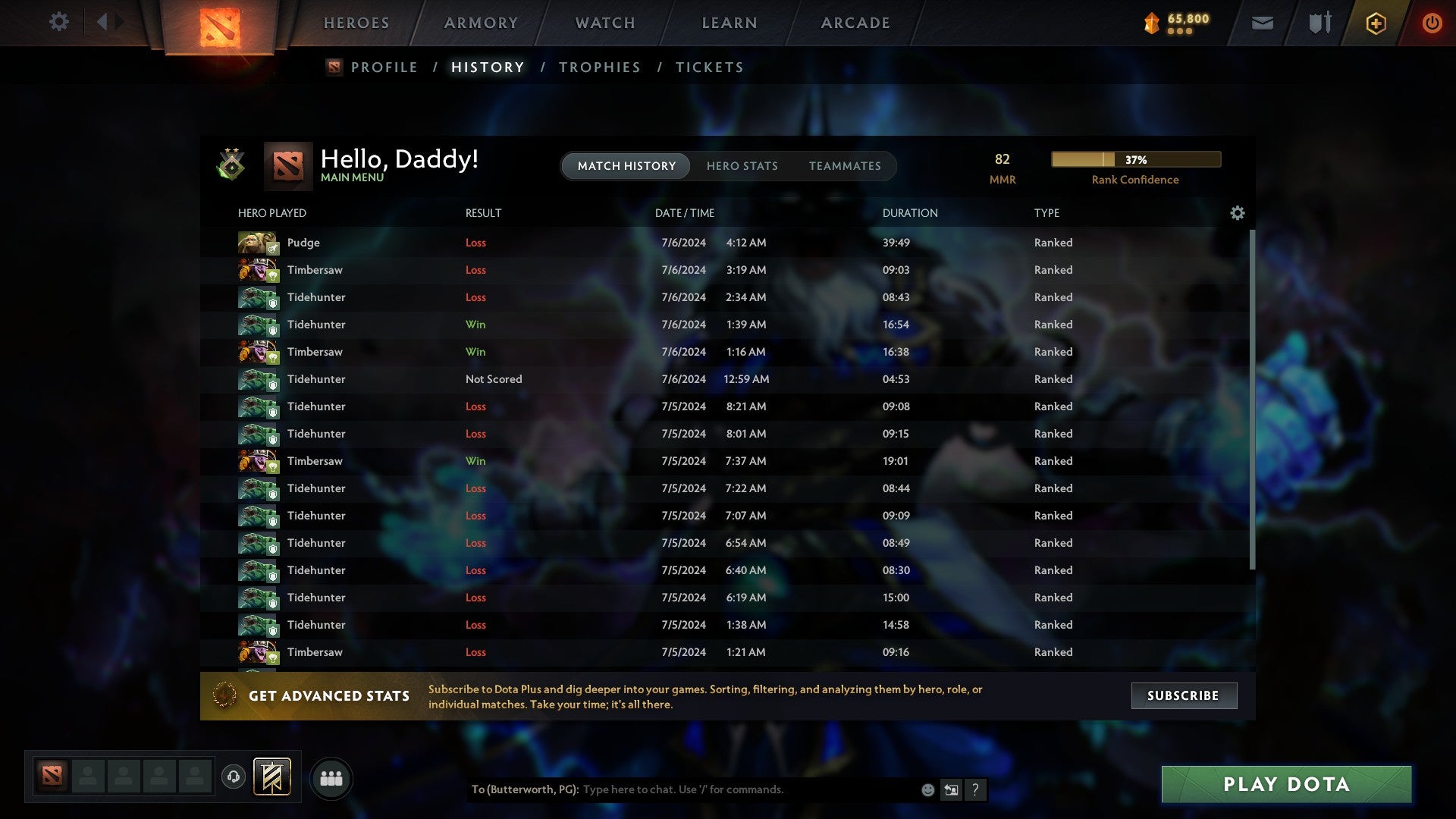Click the power button to quit Dota
The width and height of the screenshot is (1456, 819).
(x=1432, y=23)
